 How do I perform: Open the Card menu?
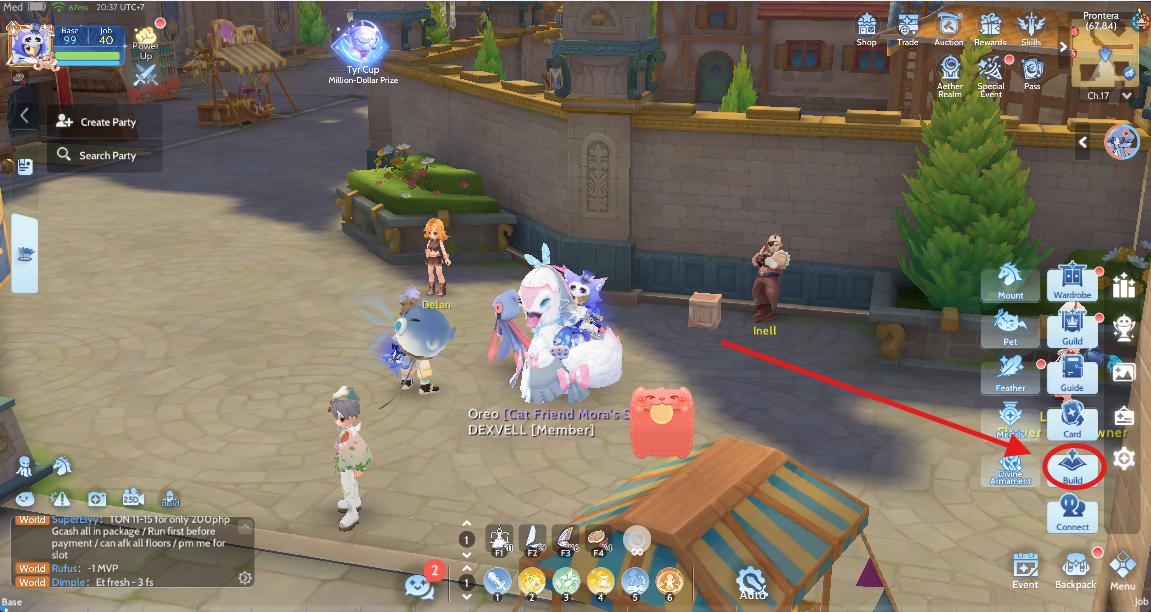(x=1073, y=420)
